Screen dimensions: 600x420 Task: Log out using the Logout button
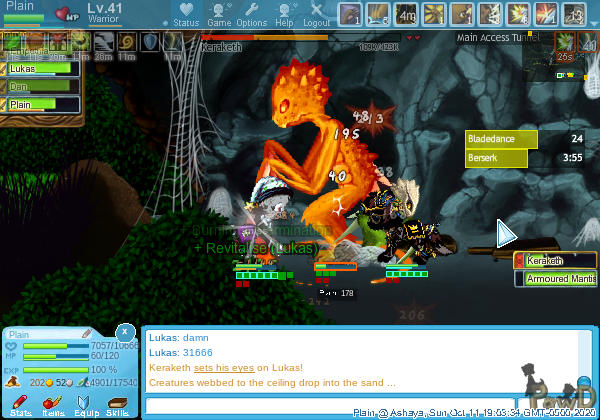316,14
